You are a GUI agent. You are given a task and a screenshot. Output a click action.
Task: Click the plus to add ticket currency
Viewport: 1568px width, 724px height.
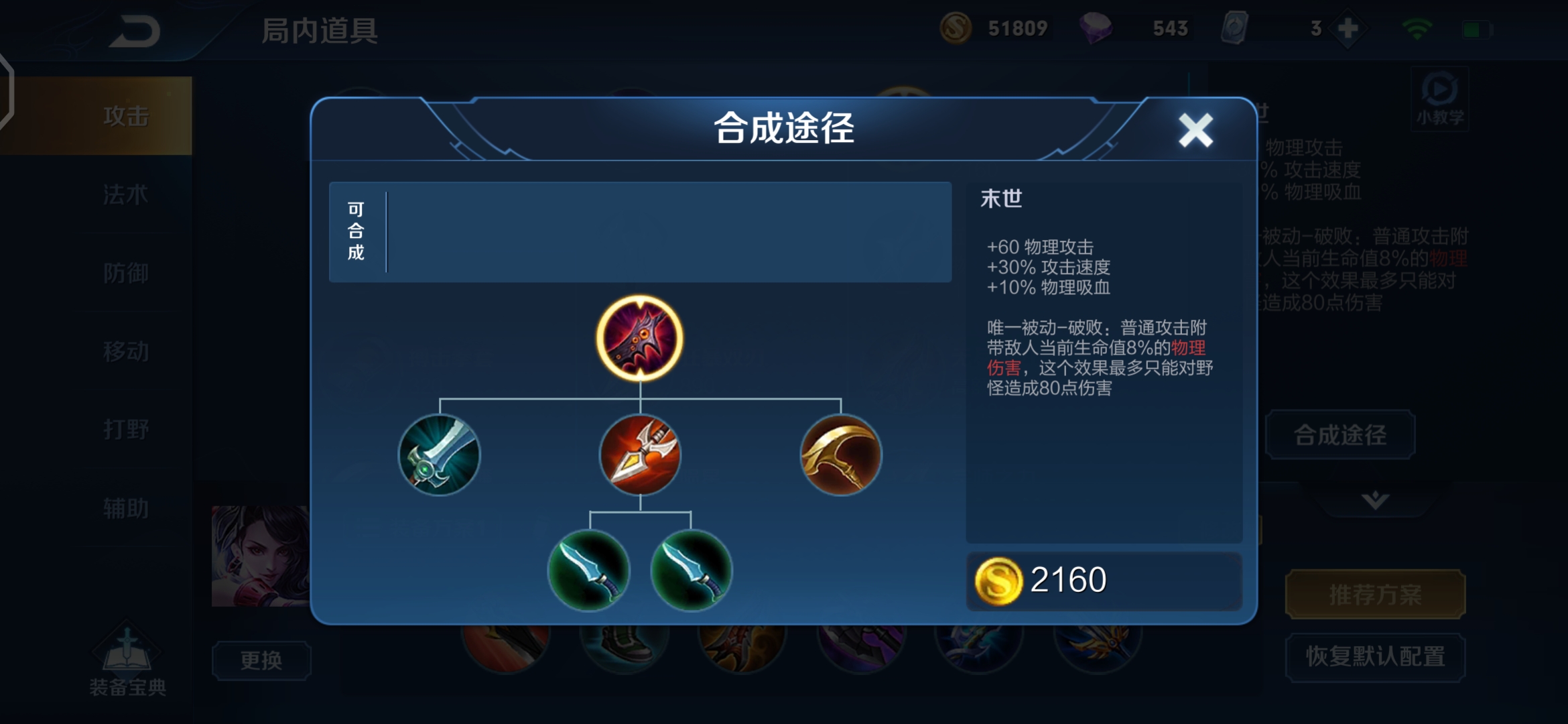point(1344,28)
